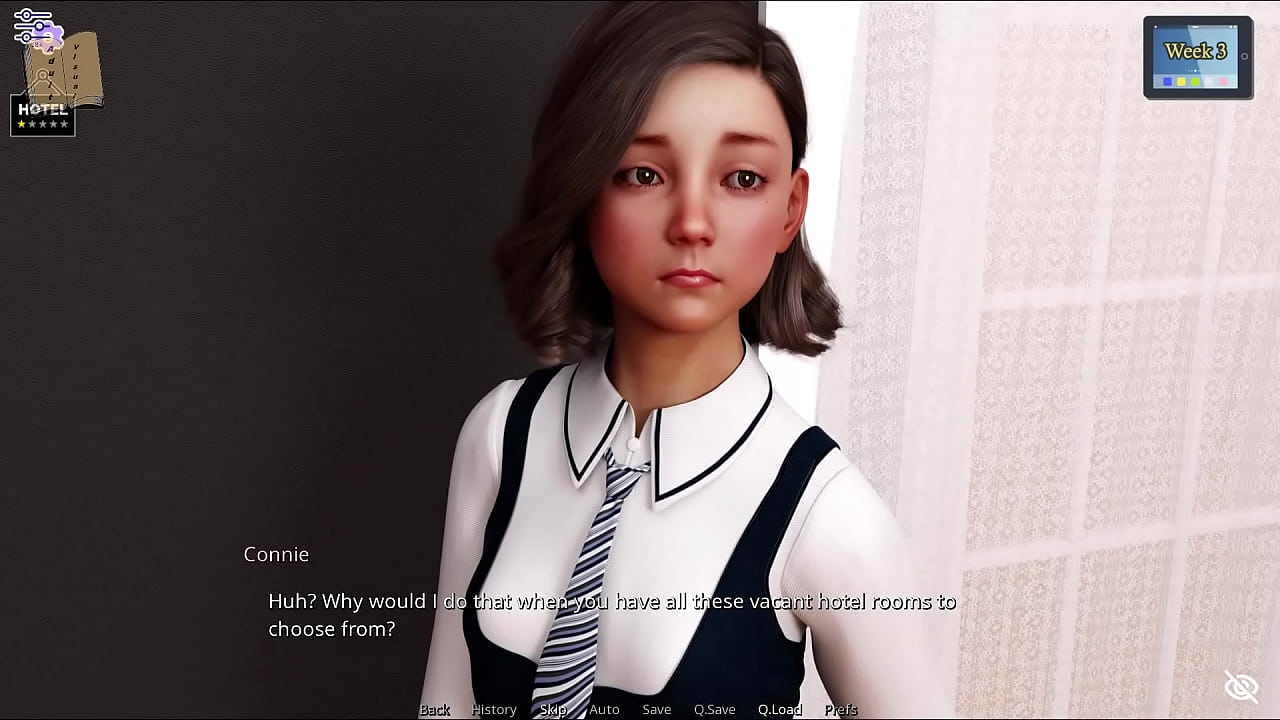Activate the Skip button
This screenshot has width=1280, height=720.
point(553,709)
